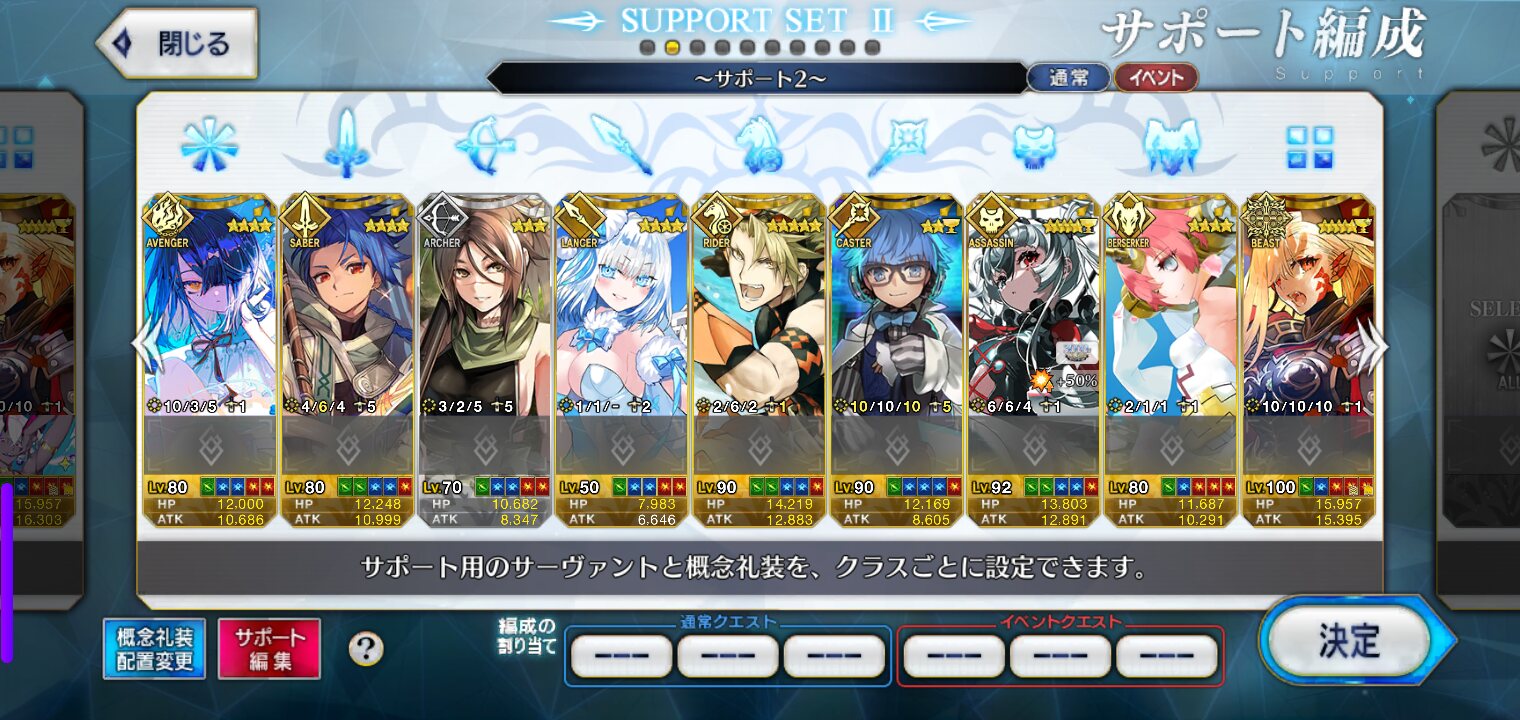Screen dimensions: 1520x720
Task: Pick the Berserker support servant card
Action: [1171, 320]
